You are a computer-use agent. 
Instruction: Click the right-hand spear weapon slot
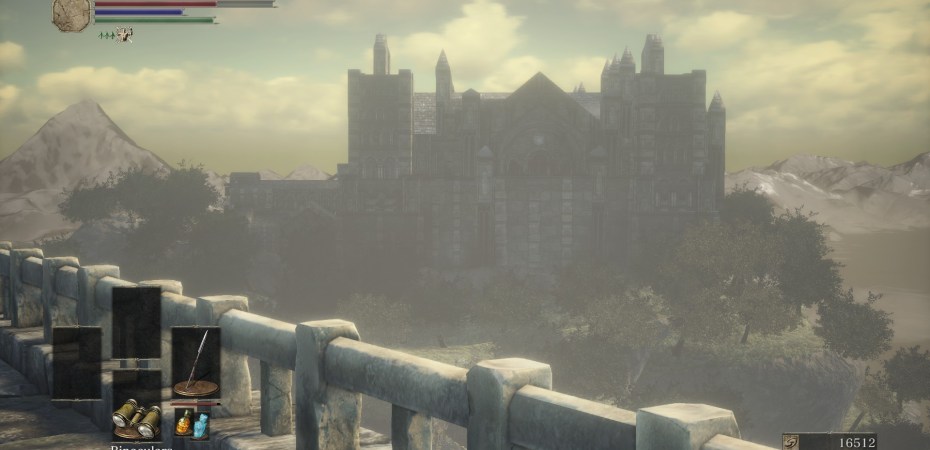tap(196, 362)
